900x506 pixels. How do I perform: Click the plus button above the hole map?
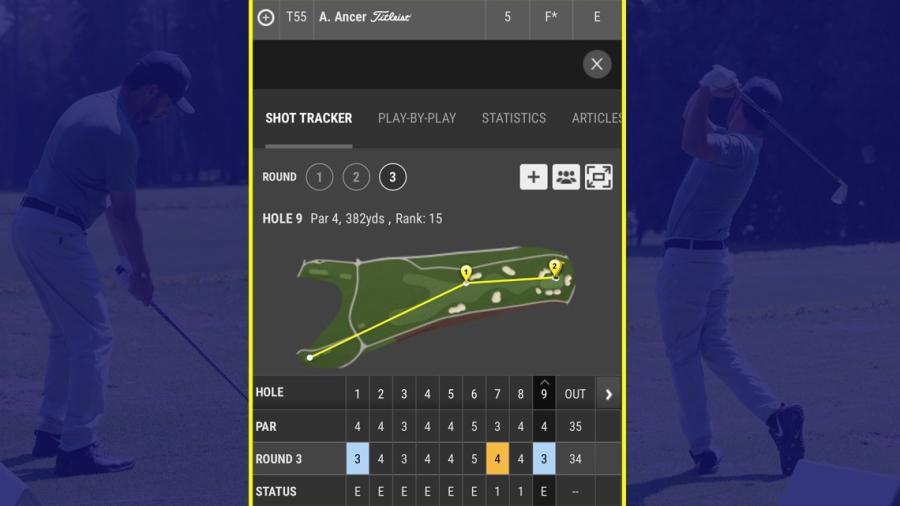(x=533, y=177)
